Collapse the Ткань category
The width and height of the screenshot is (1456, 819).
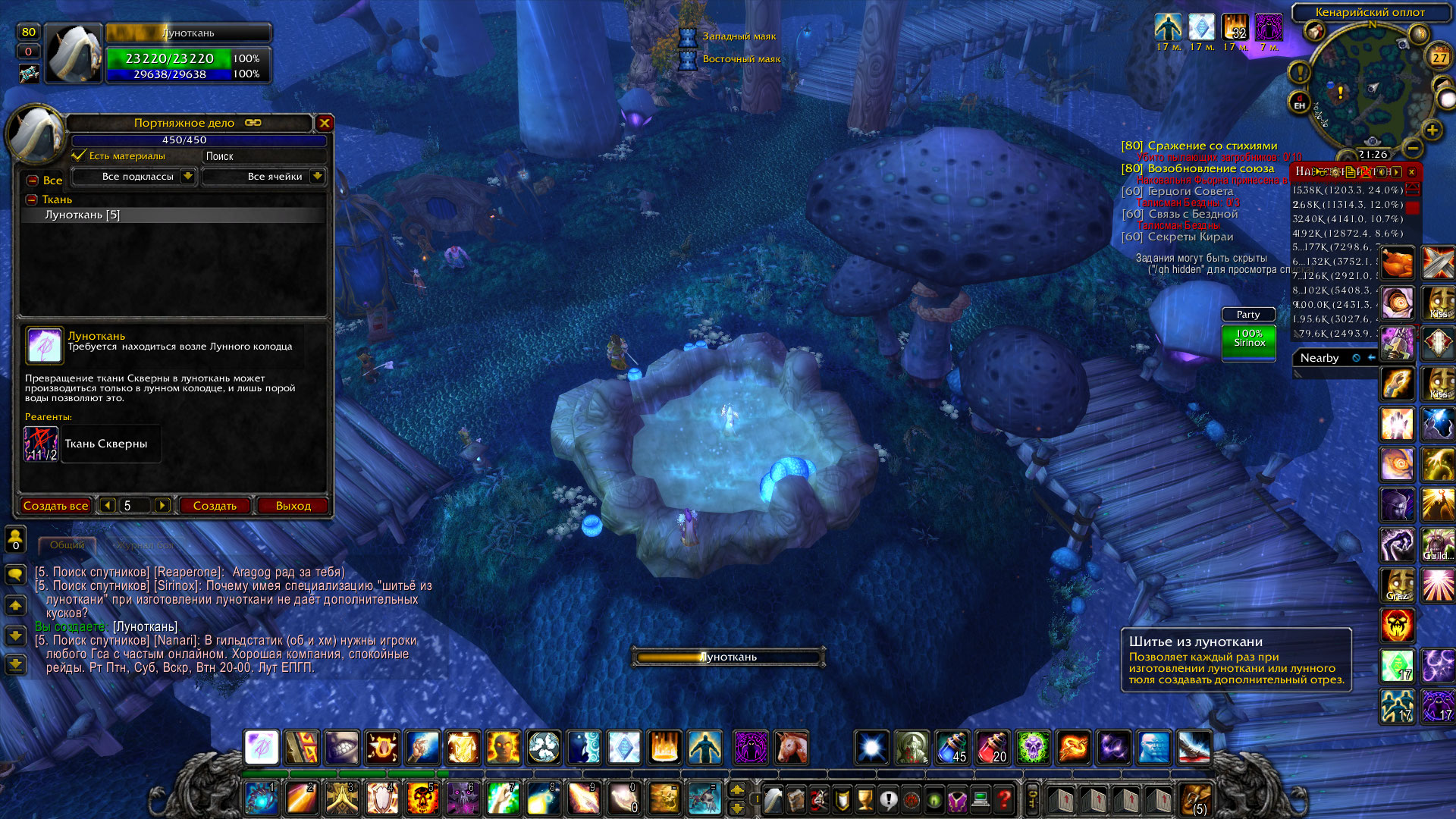pos(32,199)
